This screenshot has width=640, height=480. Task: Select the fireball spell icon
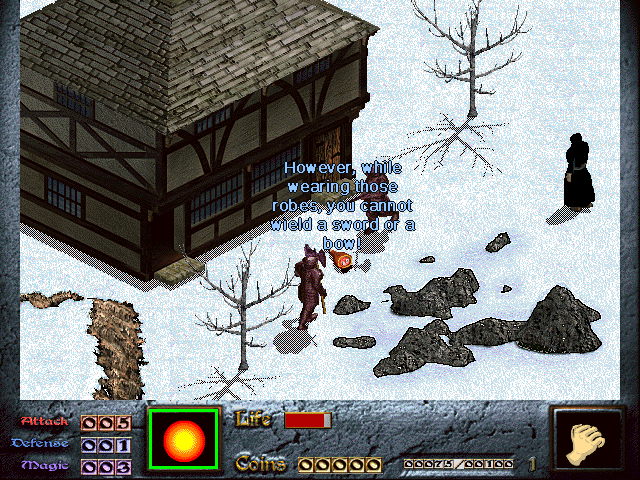[183, 440]
